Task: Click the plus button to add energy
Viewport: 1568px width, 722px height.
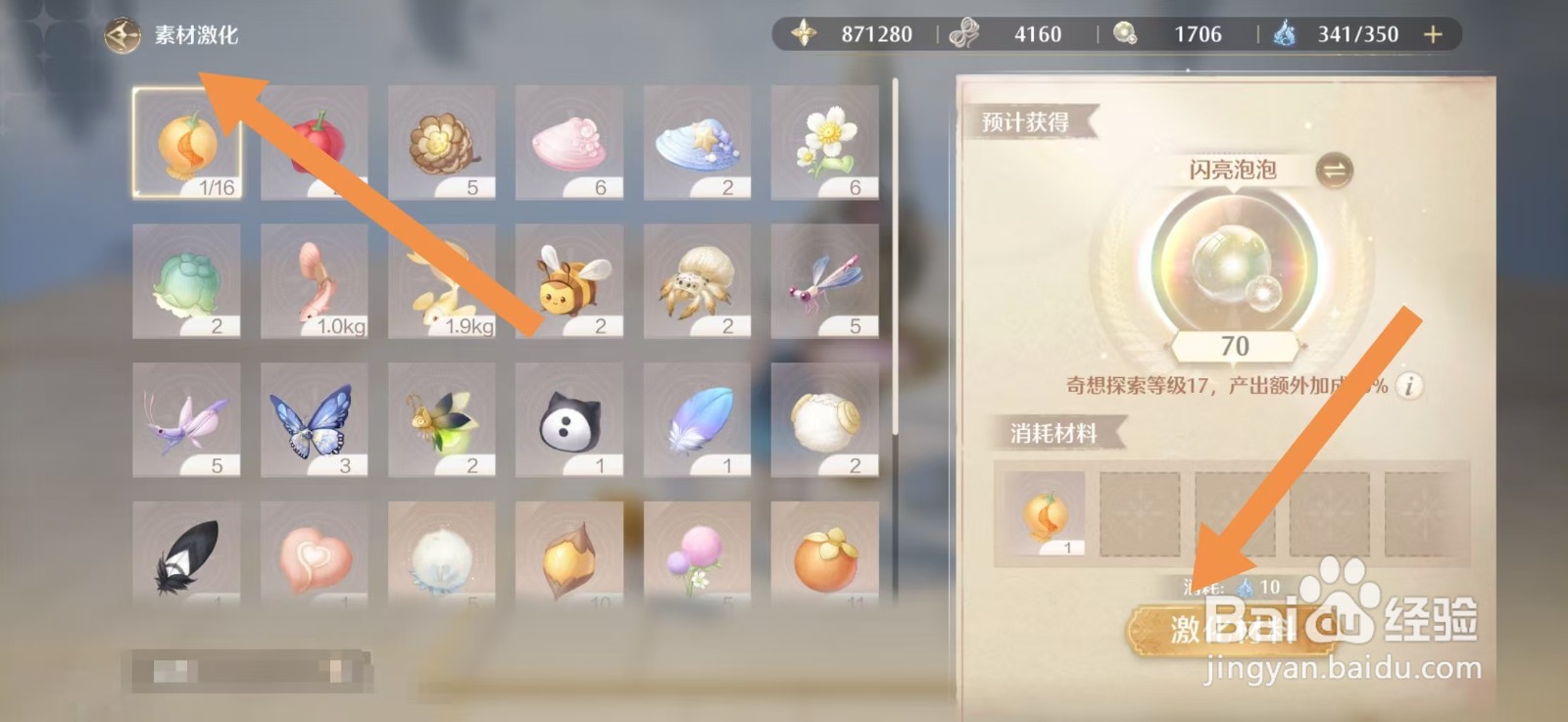Action: click(x=1432, y=32)
